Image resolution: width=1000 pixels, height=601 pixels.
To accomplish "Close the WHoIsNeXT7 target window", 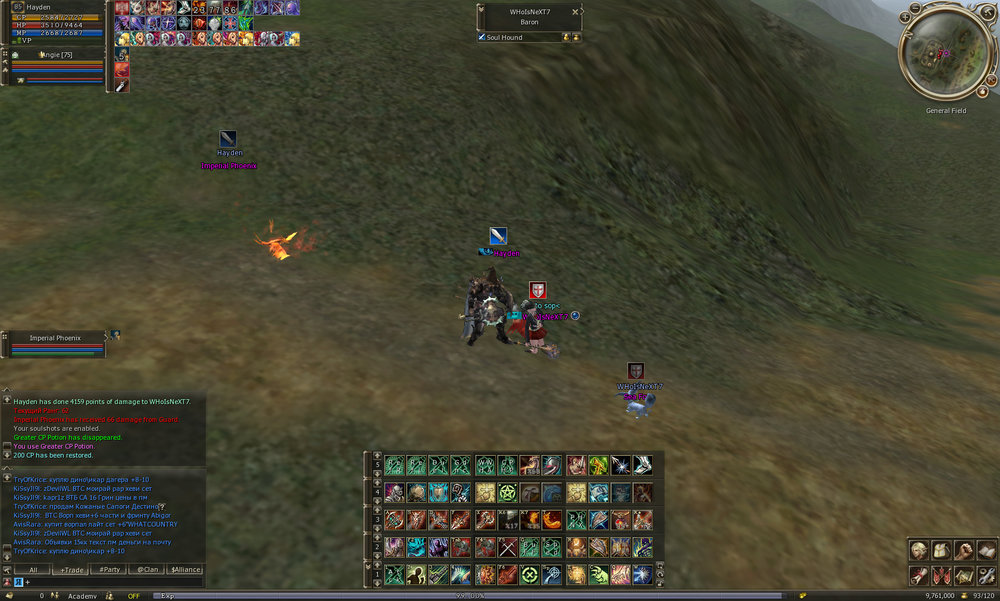I will [x=575, y=11].
